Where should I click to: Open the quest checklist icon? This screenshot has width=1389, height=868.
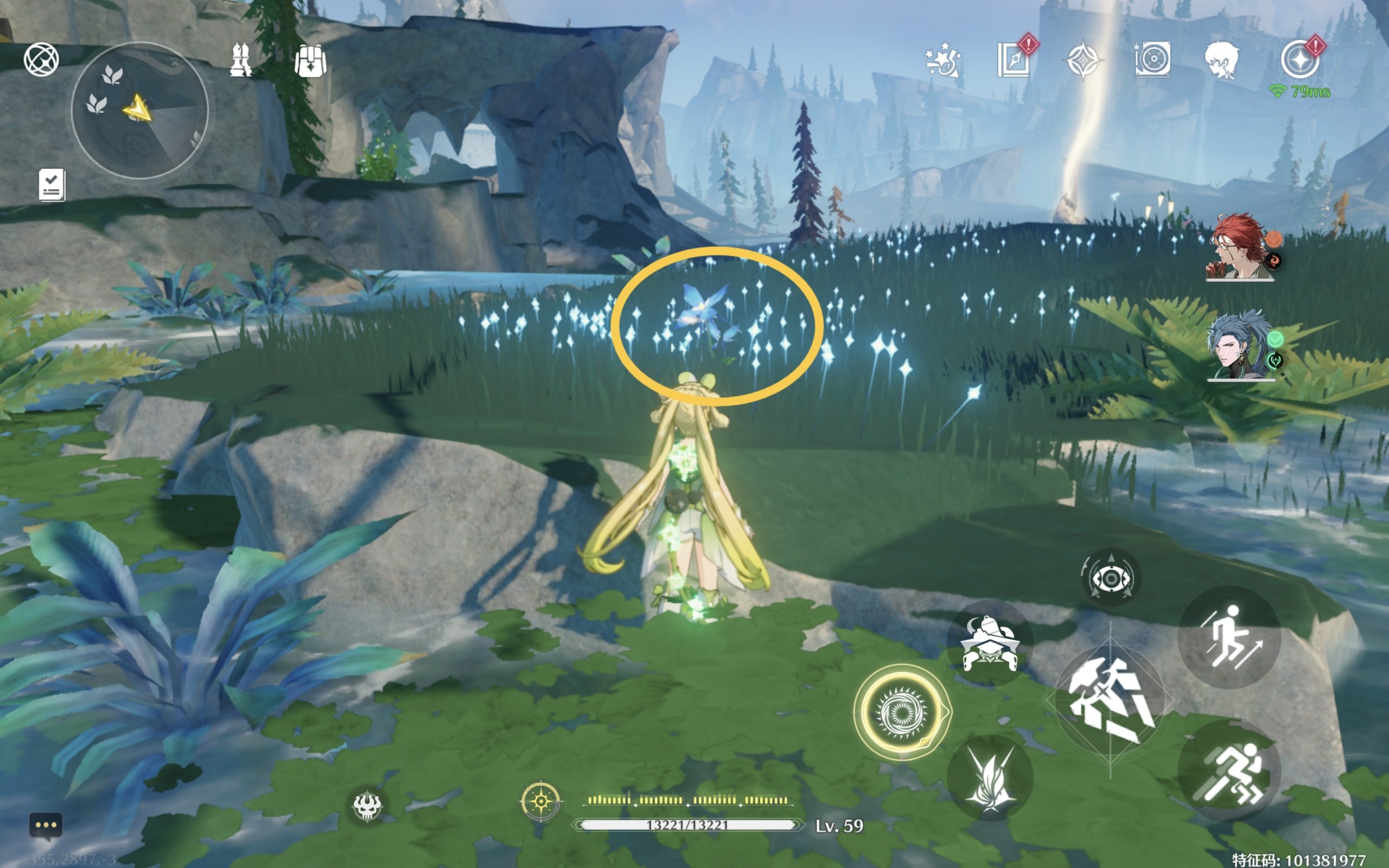52,185
